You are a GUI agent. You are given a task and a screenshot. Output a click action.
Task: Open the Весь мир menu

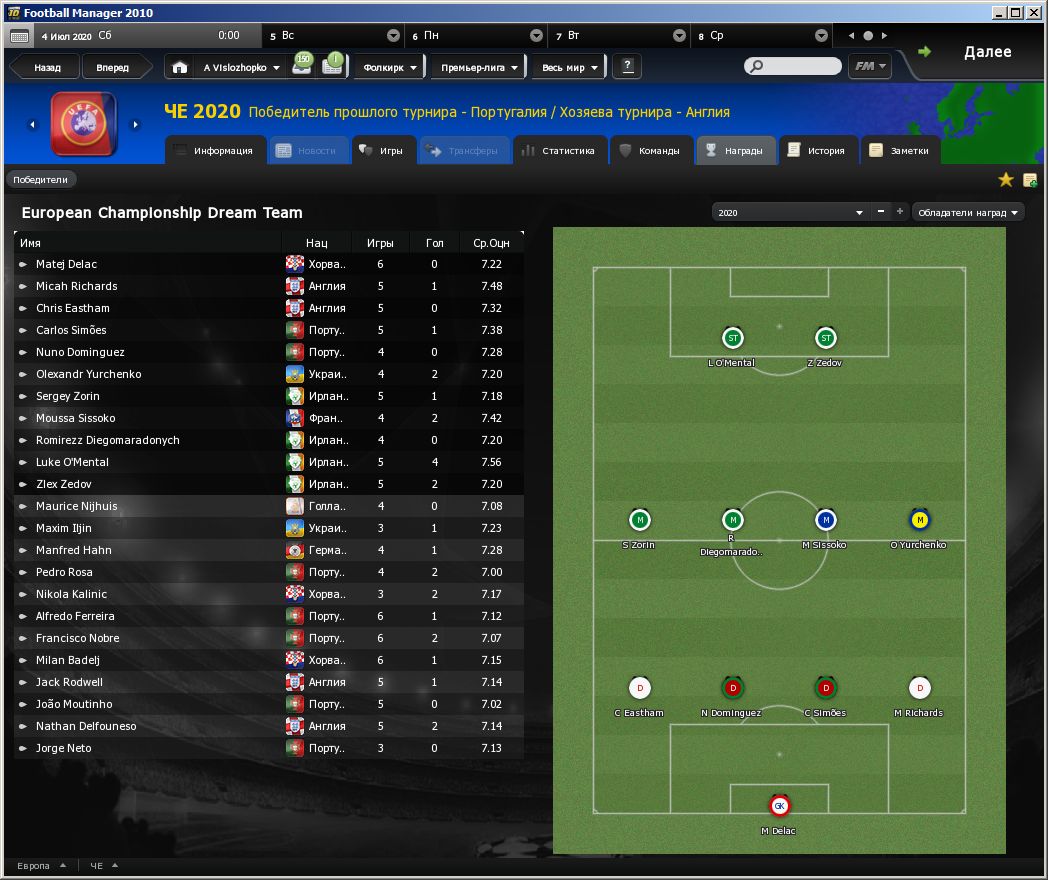pyautogui.click(x=569, y=68)
